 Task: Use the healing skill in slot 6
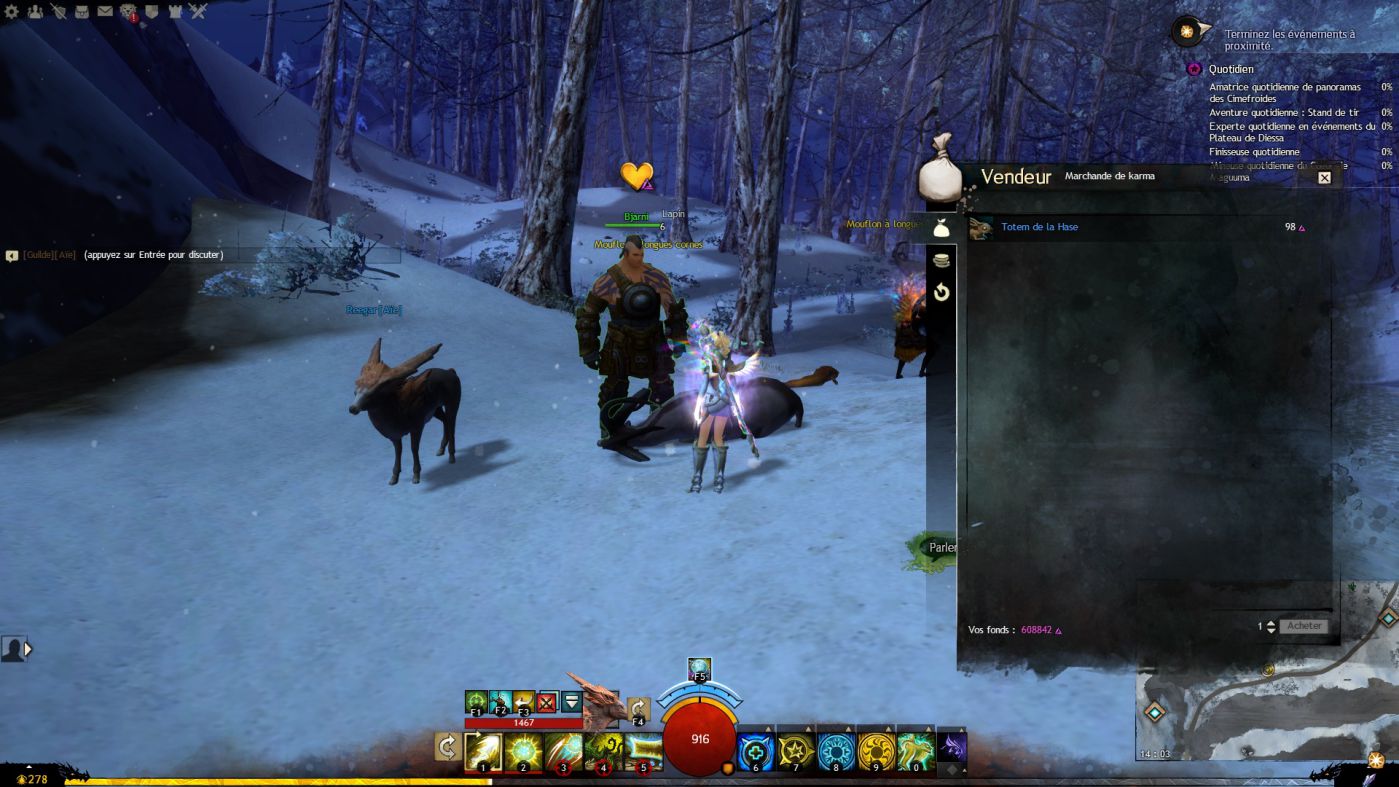pyautogui.click(x=756, y=751)
